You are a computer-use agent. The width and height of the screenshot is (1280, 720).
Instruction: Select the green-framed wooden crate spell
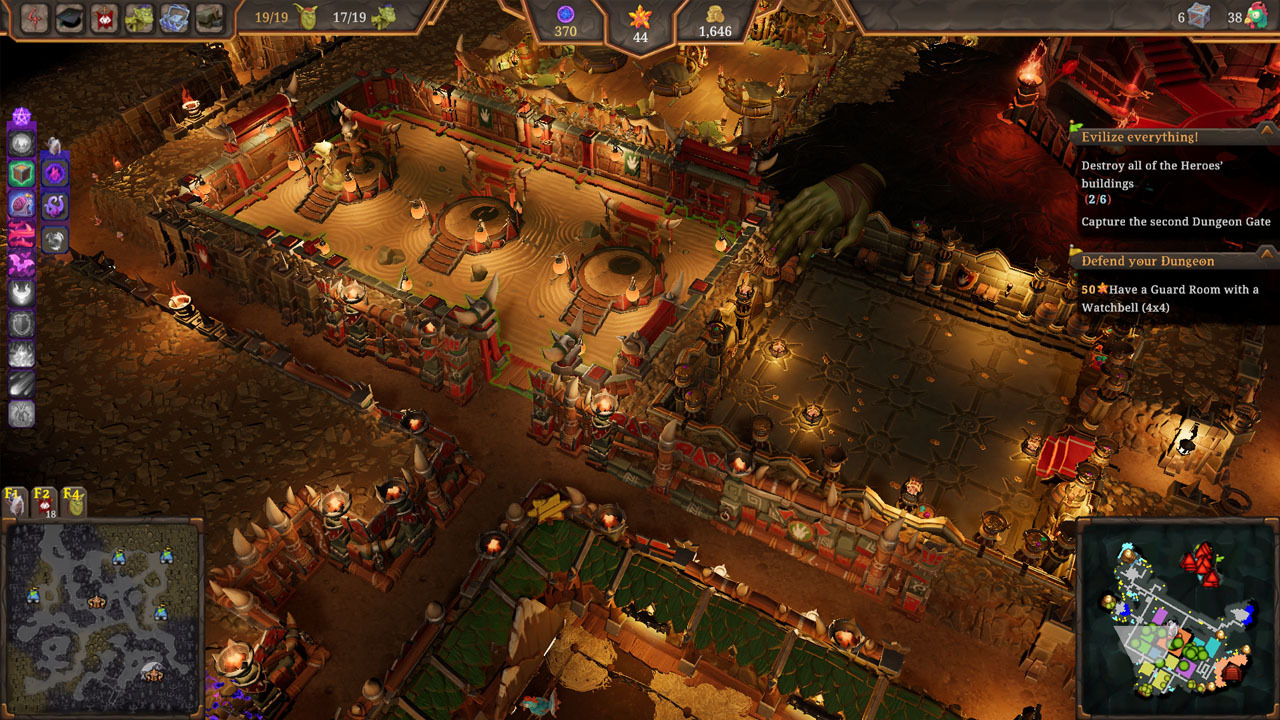tap(22, 174)
